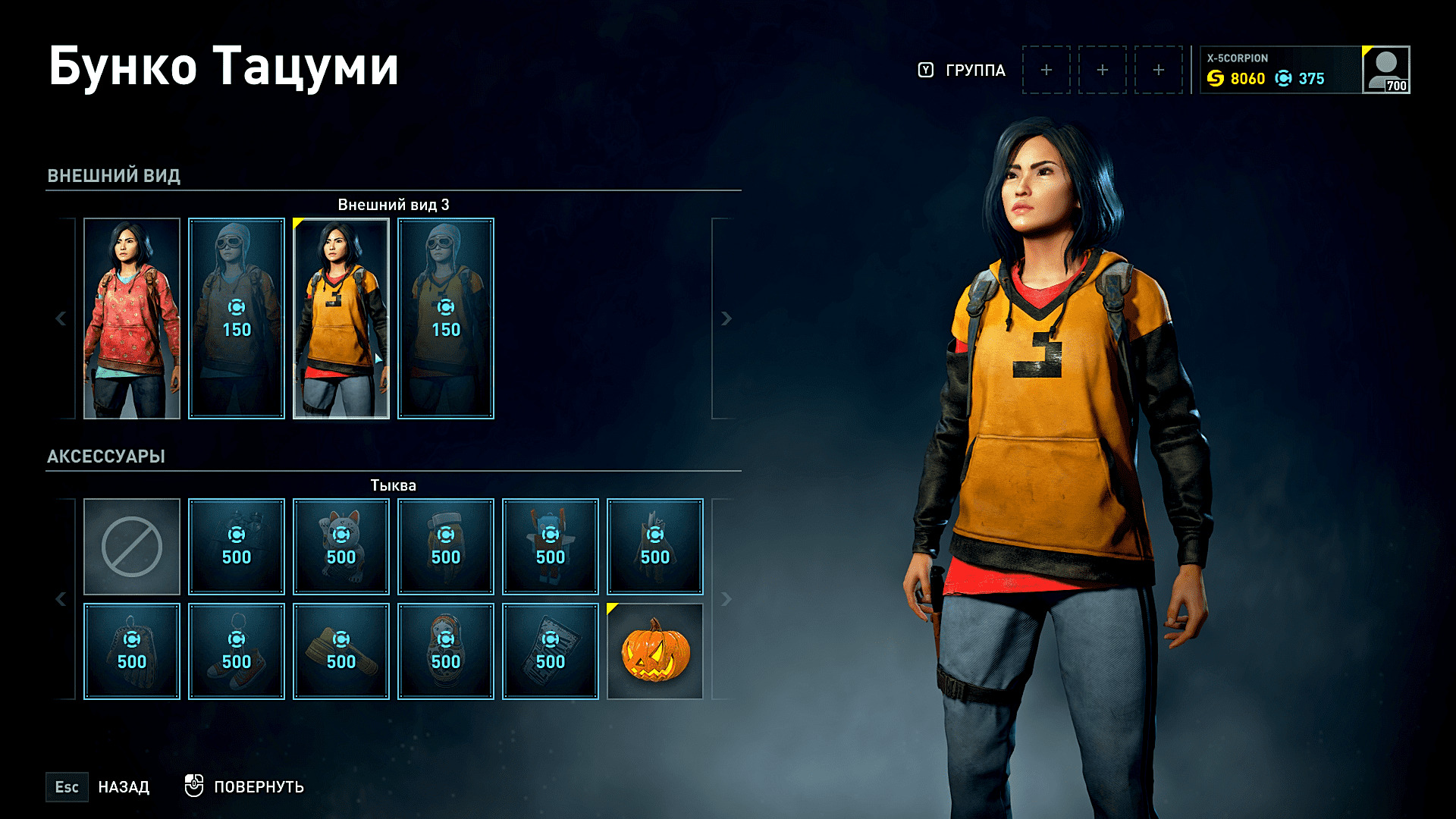Show next page of appearances
1456x819 pixels.
coord(726,318)
